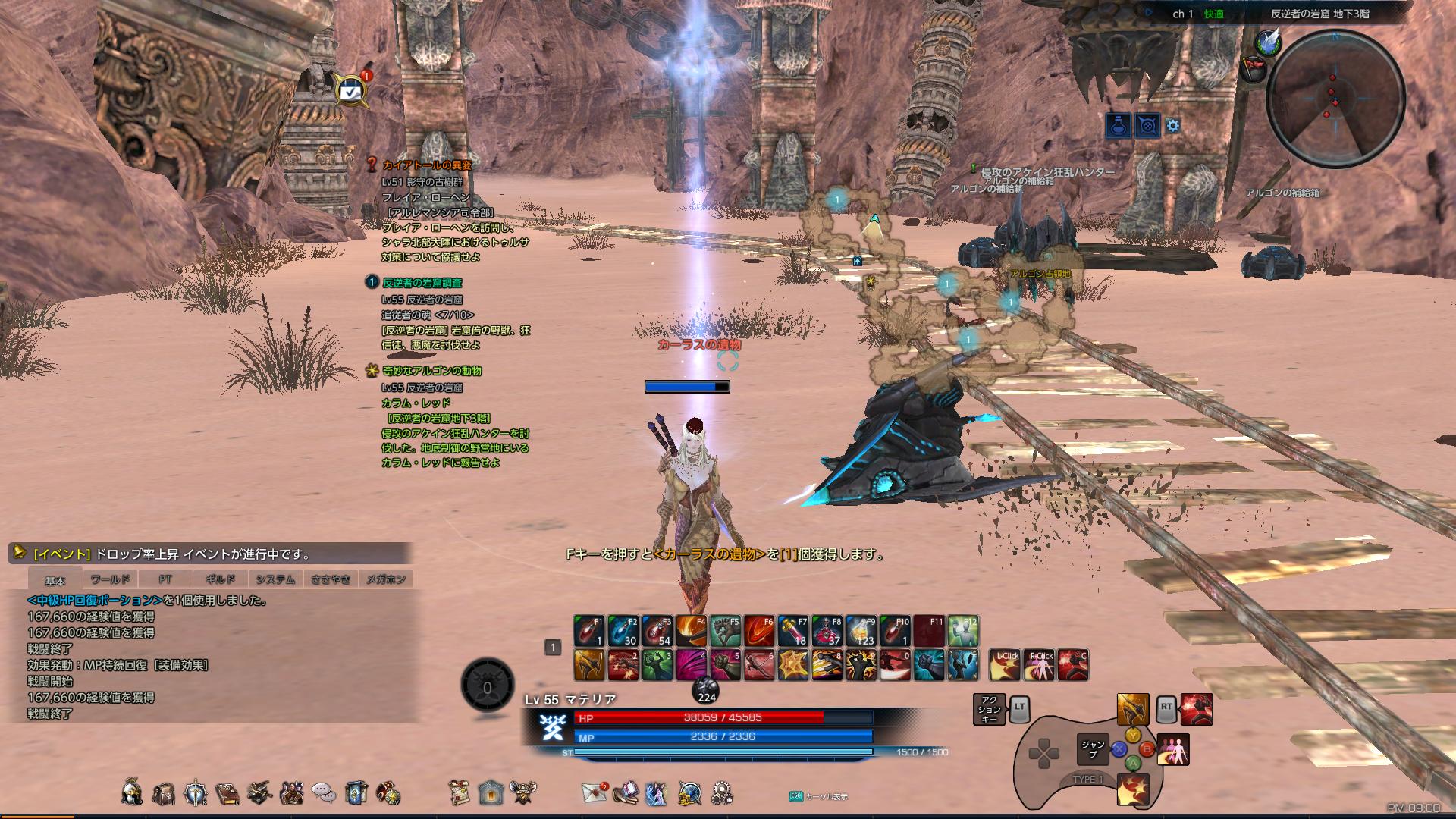Viewport: 1456px width, 819px height.
Task: Open the gears settings menu icon
Action: tap(722, 792)
